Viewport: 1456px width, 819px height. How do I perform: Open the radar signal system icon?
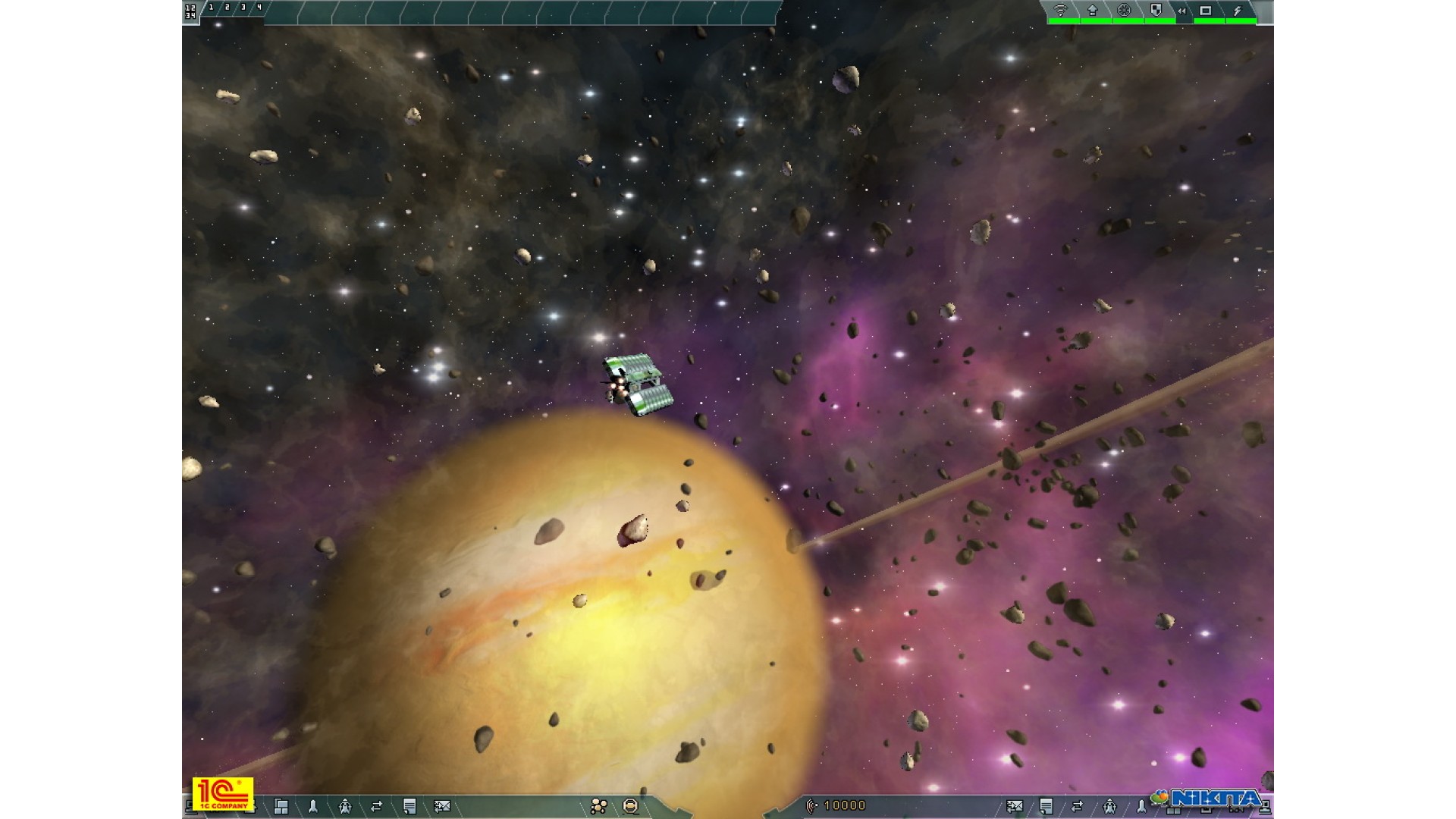(x=1061, y=11)
